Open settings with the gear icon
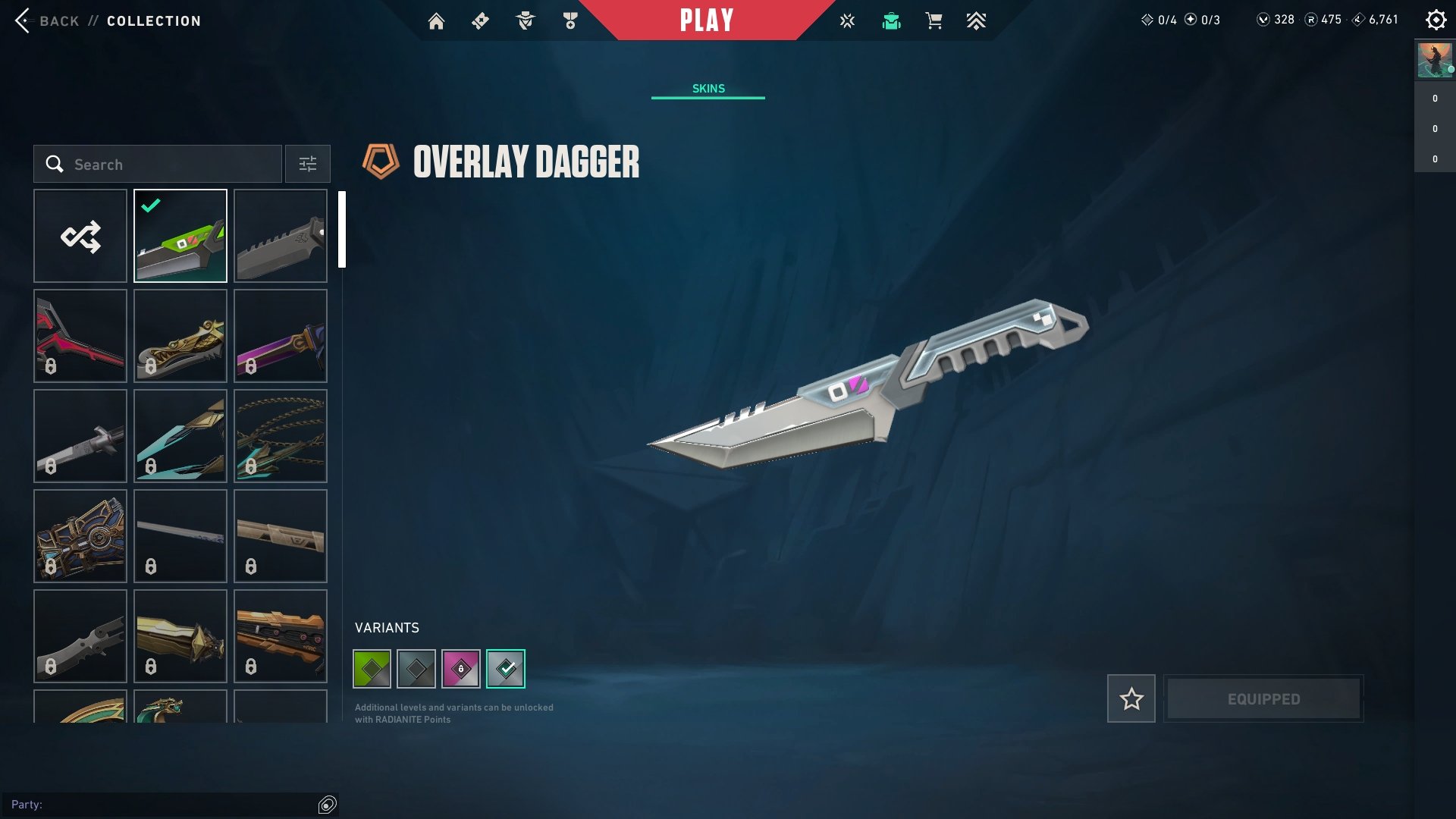The image size is (1456, 819). tap(1436, 20)
